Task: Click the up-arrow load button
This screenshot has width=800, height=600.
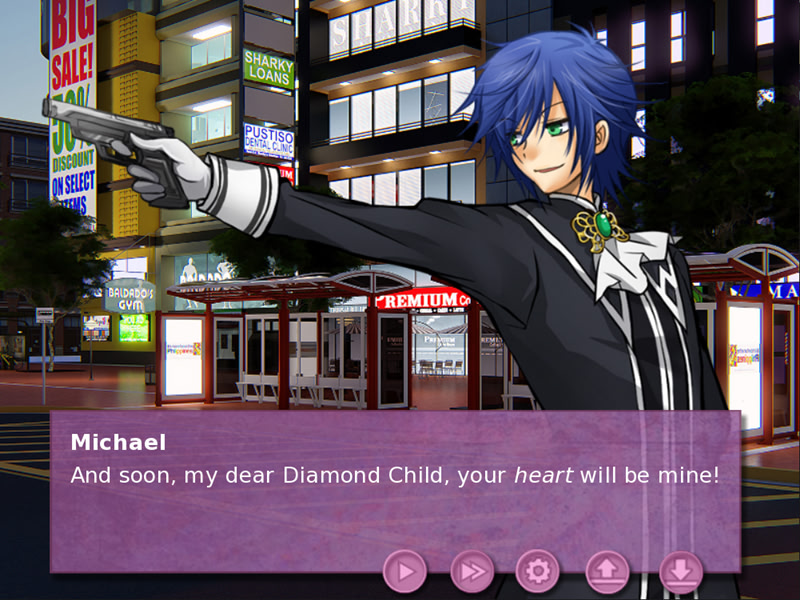Action: [x=608, y=571]
